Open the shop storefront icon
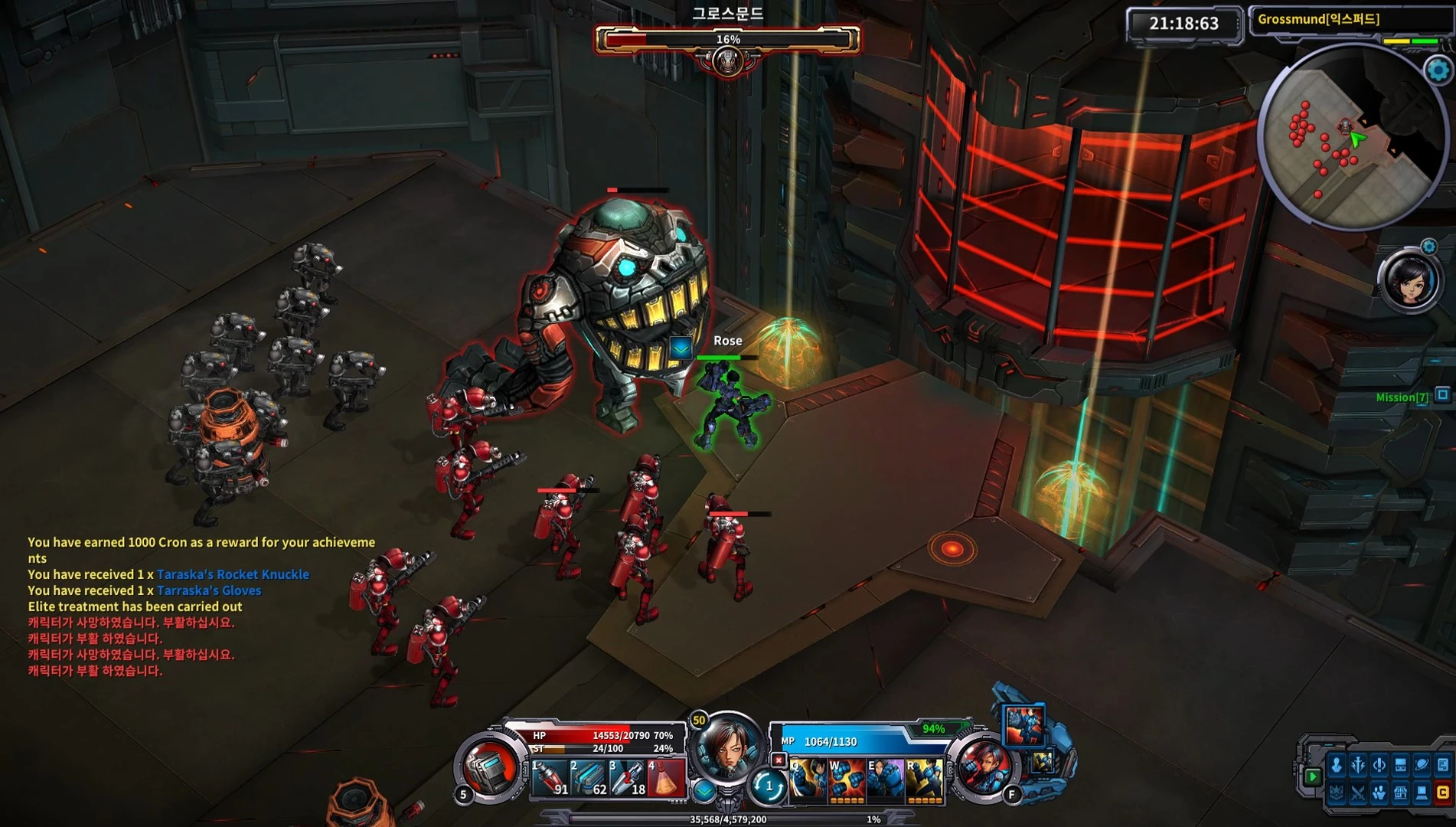The width and height of the screenshot is (1456, 827). coord(1400,793)
